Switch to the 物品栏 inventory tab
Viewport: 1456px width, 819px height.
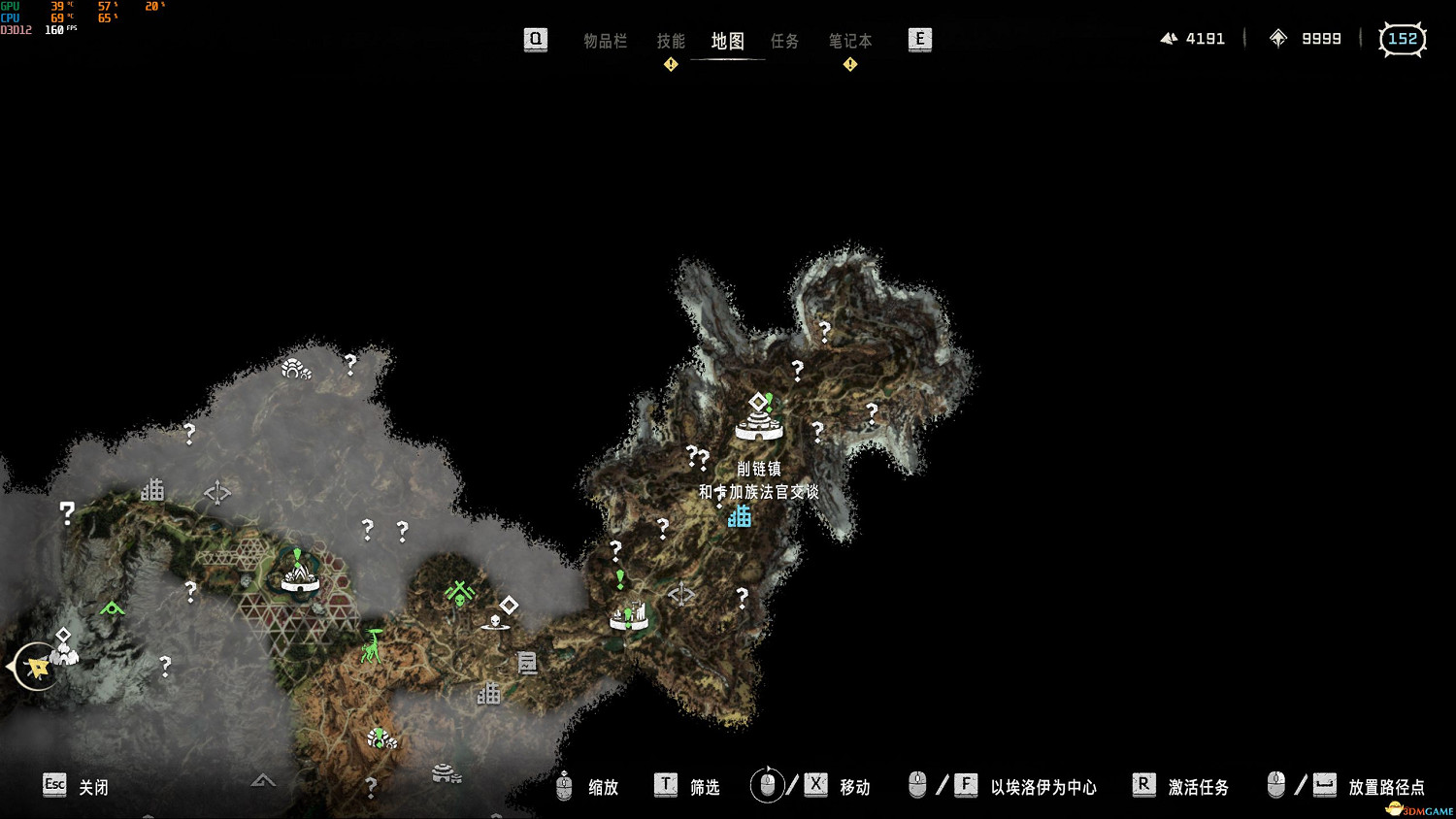(605, 41)
